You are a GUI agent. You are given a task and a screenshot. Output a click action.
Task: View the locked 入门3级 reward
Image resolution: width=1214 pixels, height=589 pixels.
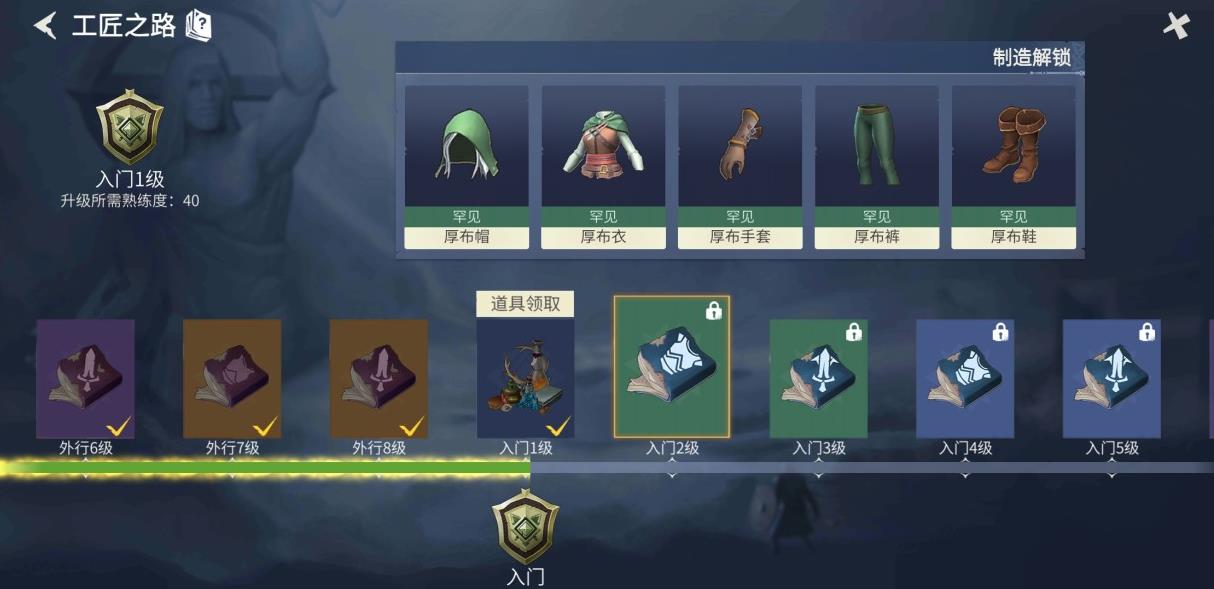[x=819, y=379]
